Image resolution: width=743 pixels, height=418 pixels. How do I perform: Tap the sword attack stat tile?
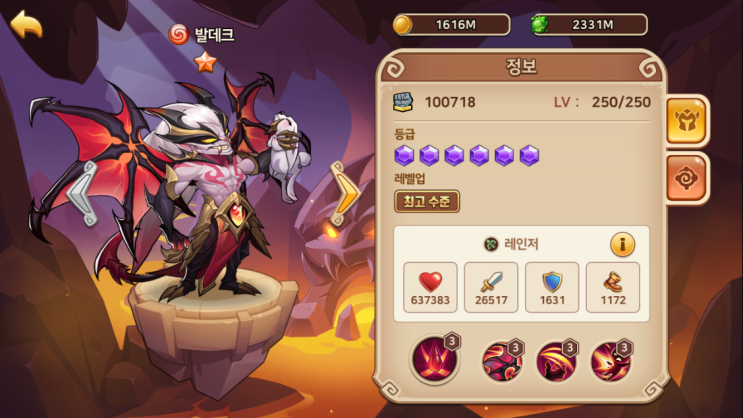492,287
